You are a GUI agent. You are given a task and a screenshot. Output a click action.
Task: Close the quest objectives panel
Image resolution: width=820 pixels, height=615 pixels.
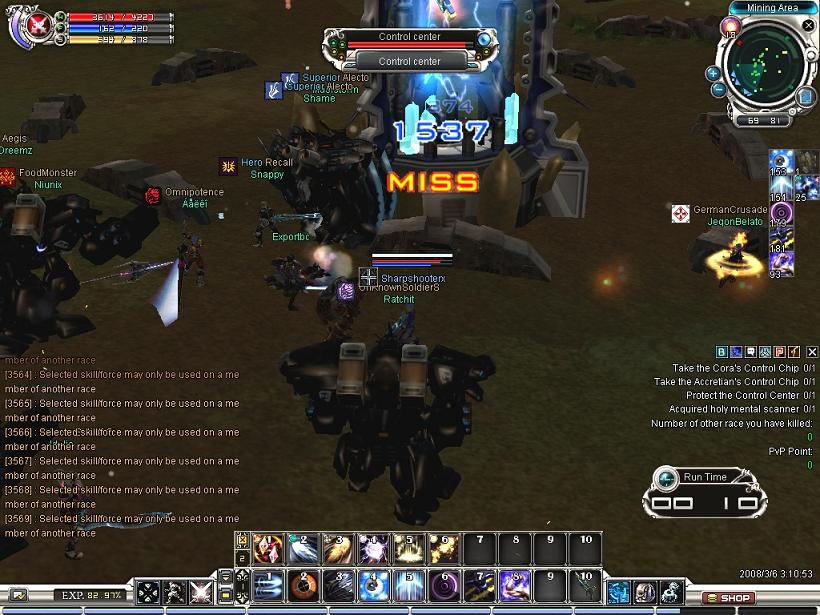812,352
